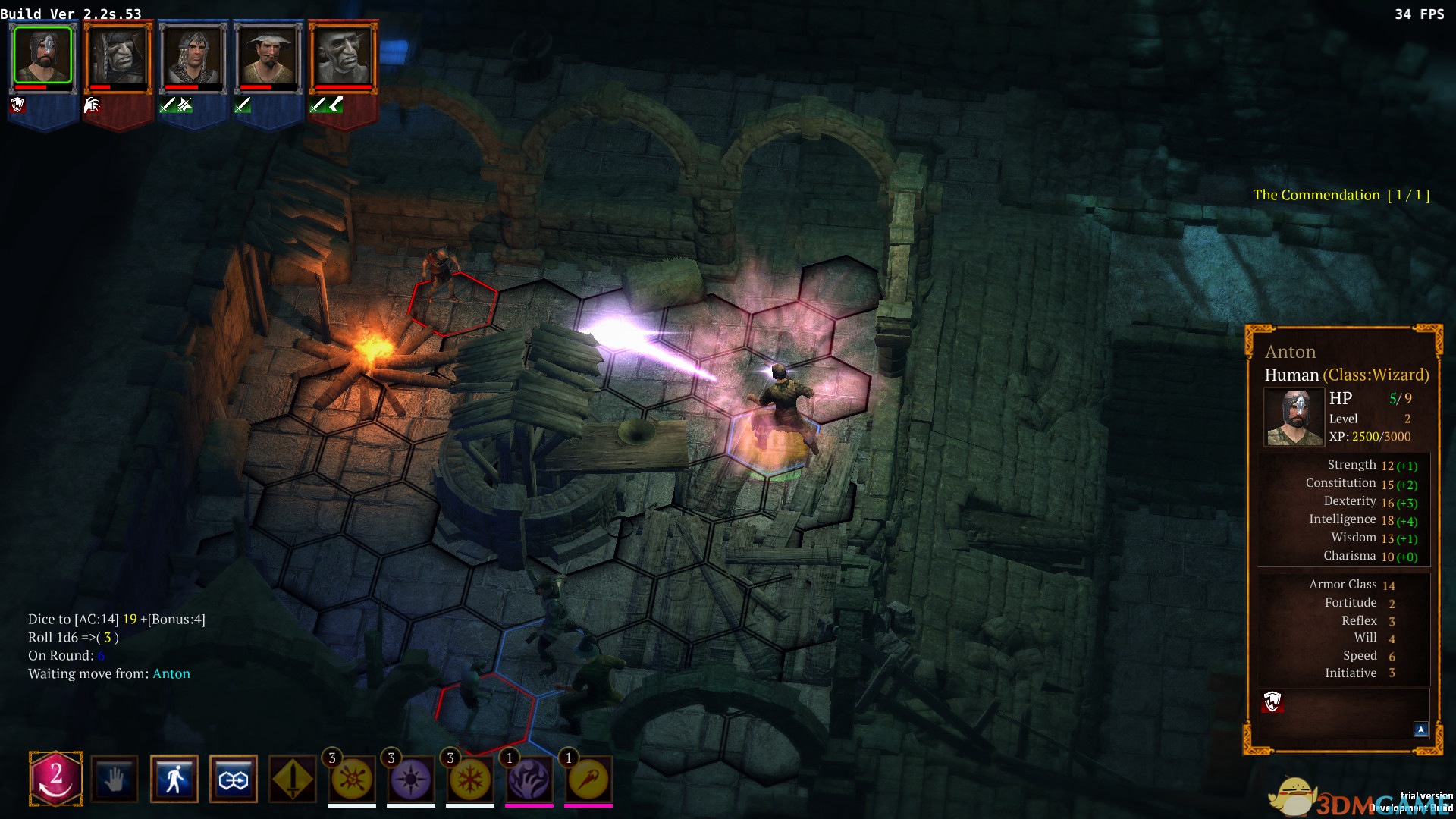Cast the yellow comet spell

point(588,780)
